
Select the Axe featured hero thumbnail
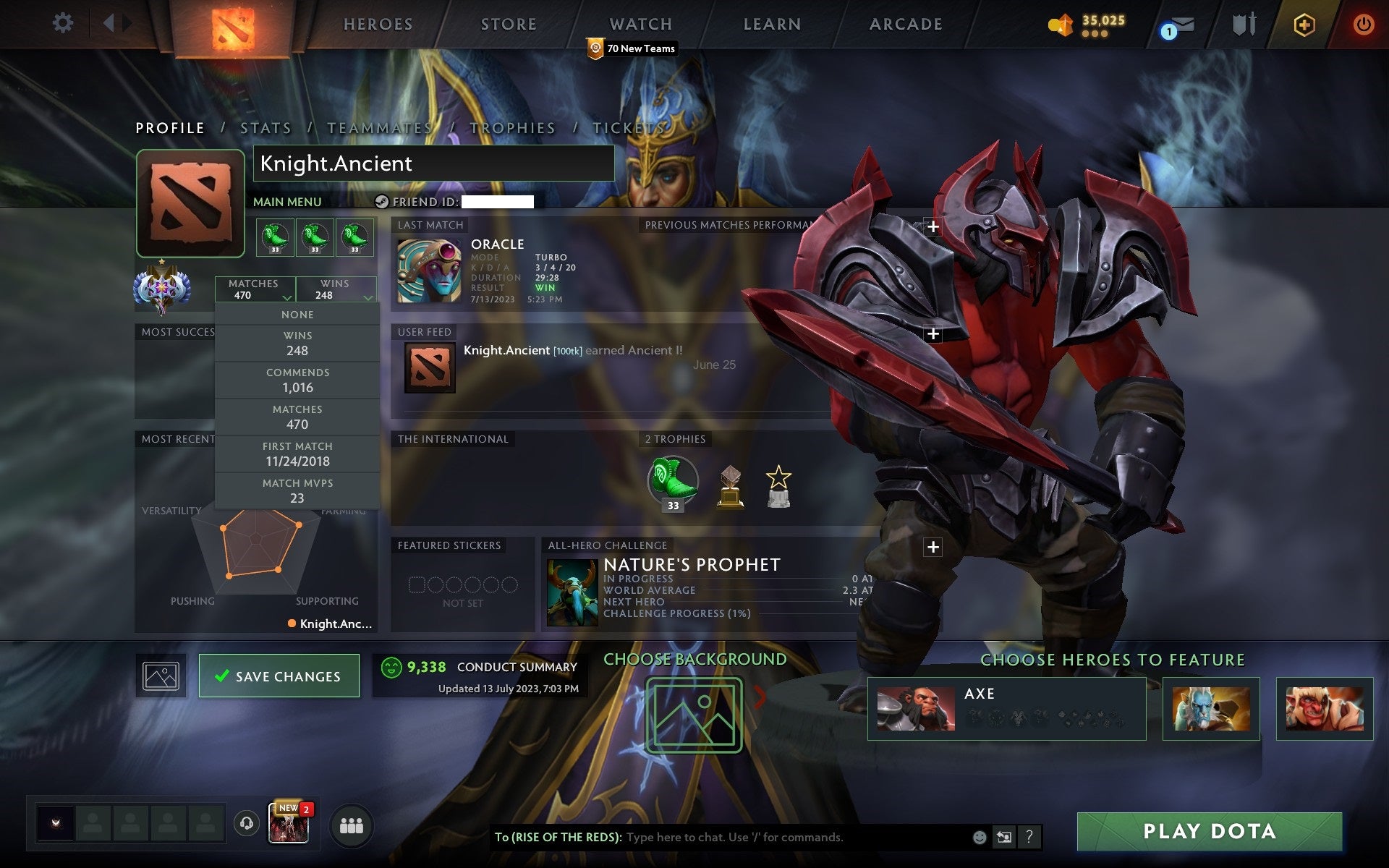click(x=917, y=707)
